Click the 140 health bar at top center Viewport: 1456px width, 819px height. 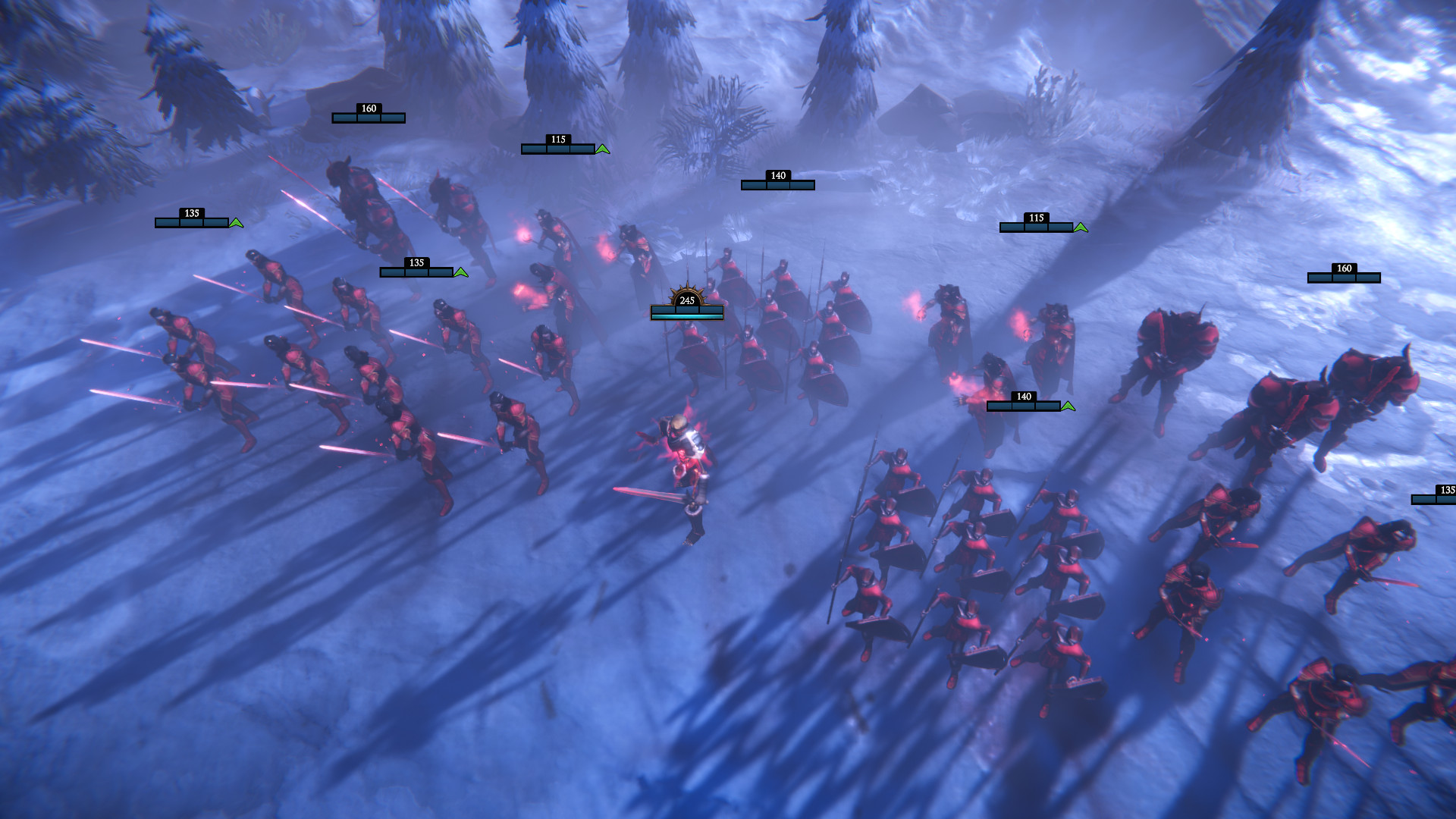pos(778,184)
